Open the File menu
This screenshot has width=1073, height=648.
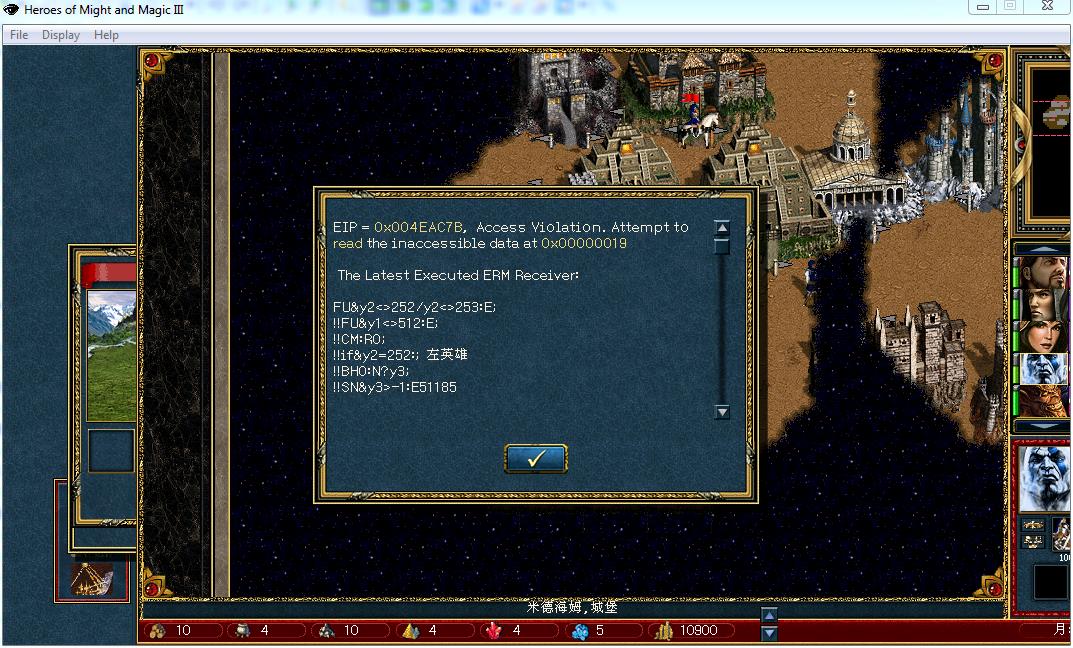click(19, 35)
